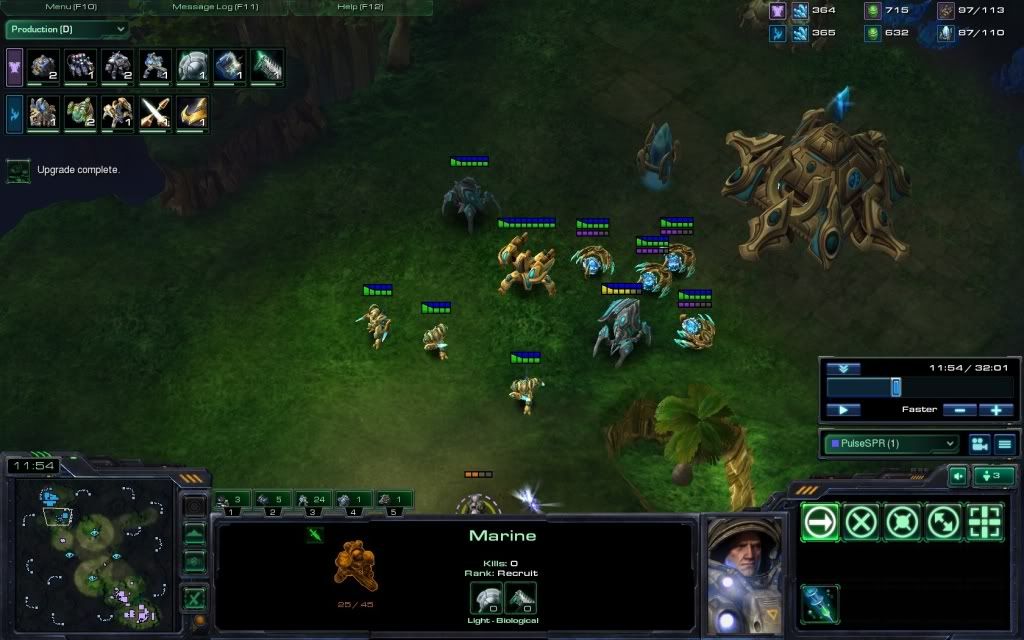The height and width of the screenshot is (640, 1024).
Task: Play the replay with the play button
Action: pos(843,410)
